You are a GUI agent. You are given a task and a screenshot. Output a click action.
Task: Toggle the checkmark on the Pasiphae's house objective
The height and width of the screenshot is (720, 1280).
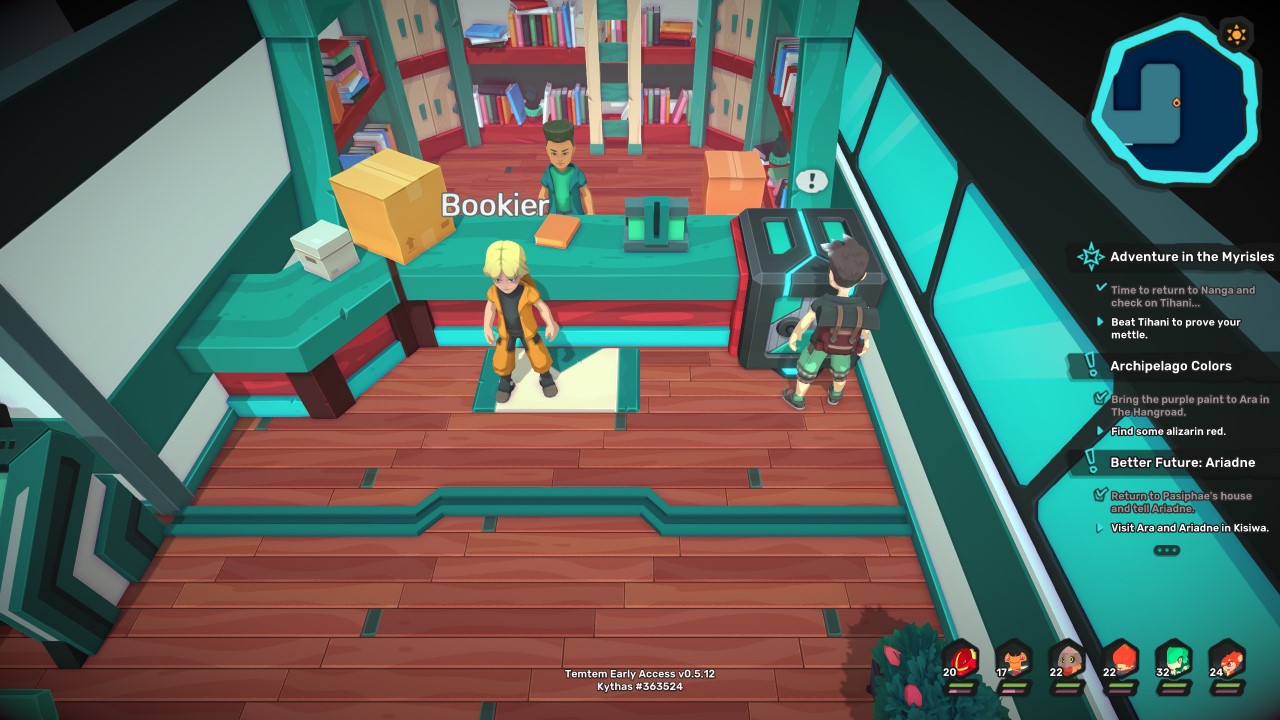coord(1100,495)
